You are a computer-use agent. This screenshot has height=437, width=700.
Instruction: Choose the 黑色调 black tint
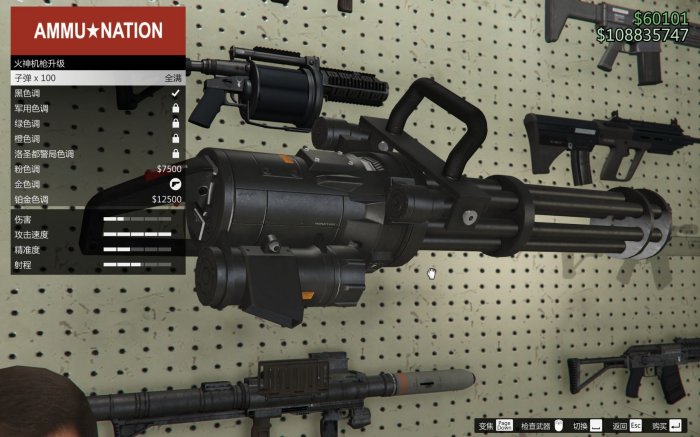[x=97, y=92]
